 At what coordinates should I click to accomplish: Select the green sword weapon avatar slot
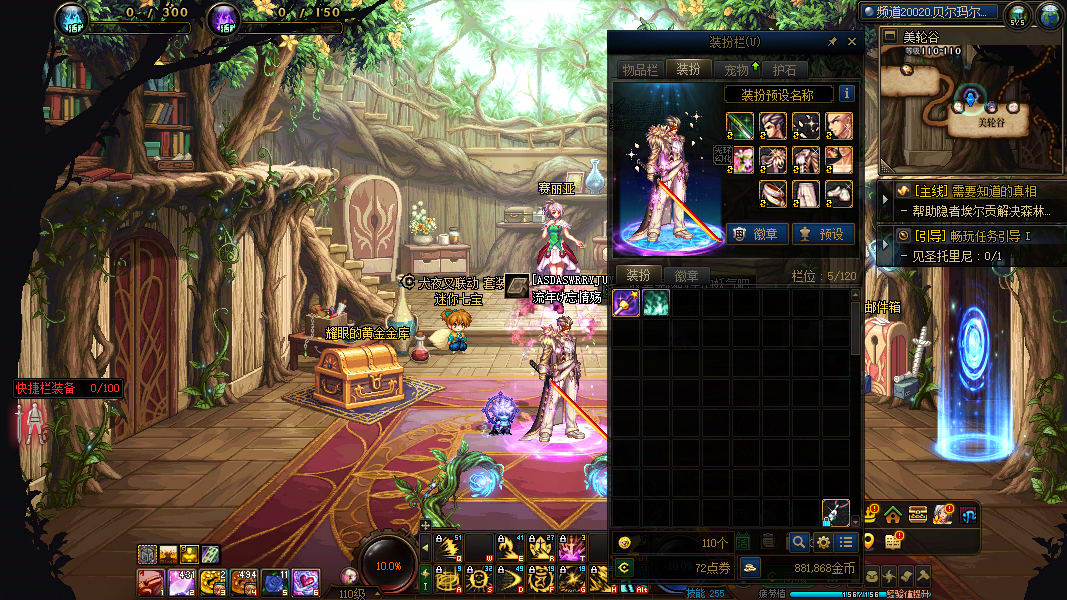[741, 127]
